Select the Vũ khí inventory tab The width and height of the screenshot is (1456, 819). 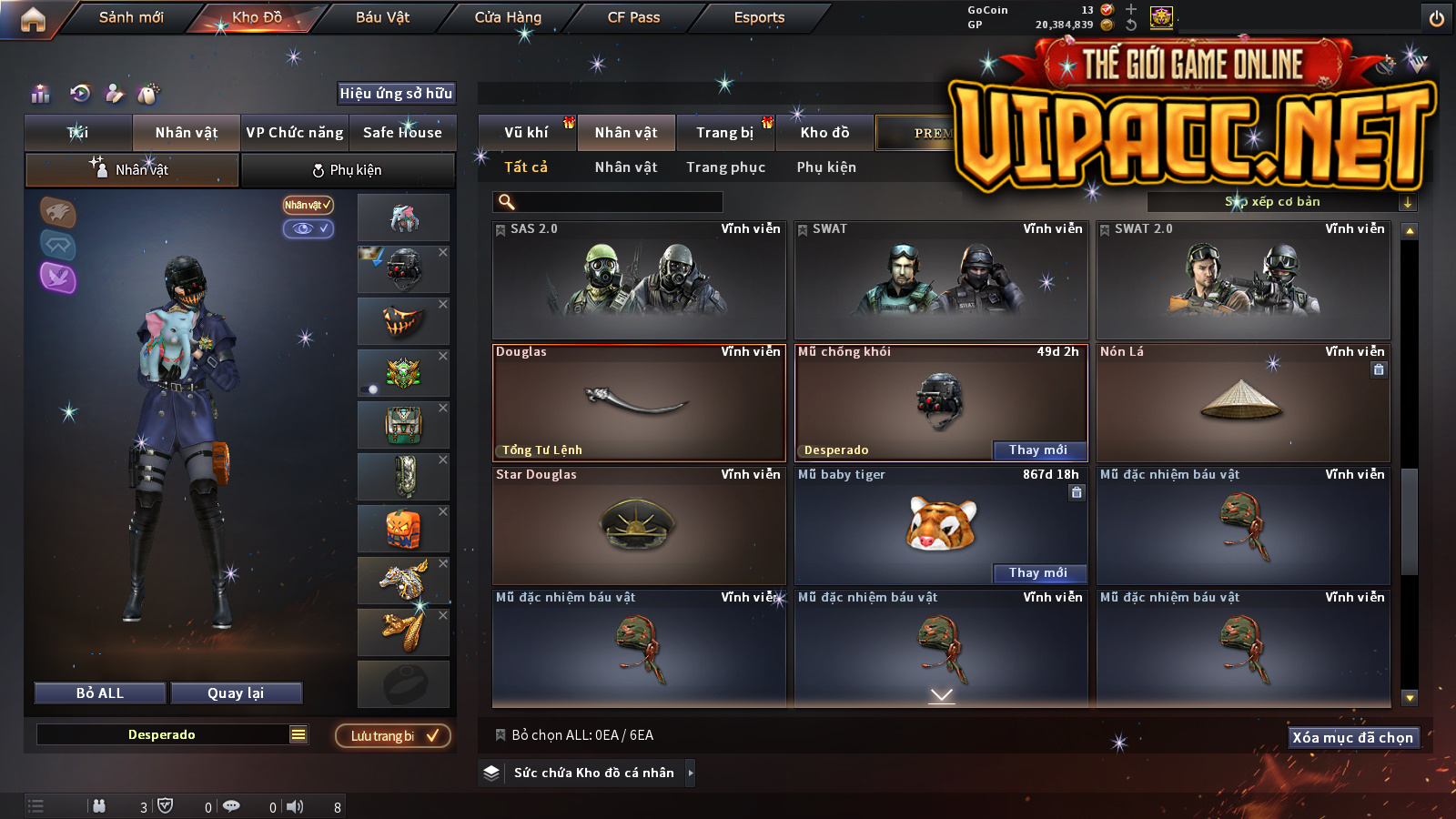pyautogui.click(x=526, y=133)
